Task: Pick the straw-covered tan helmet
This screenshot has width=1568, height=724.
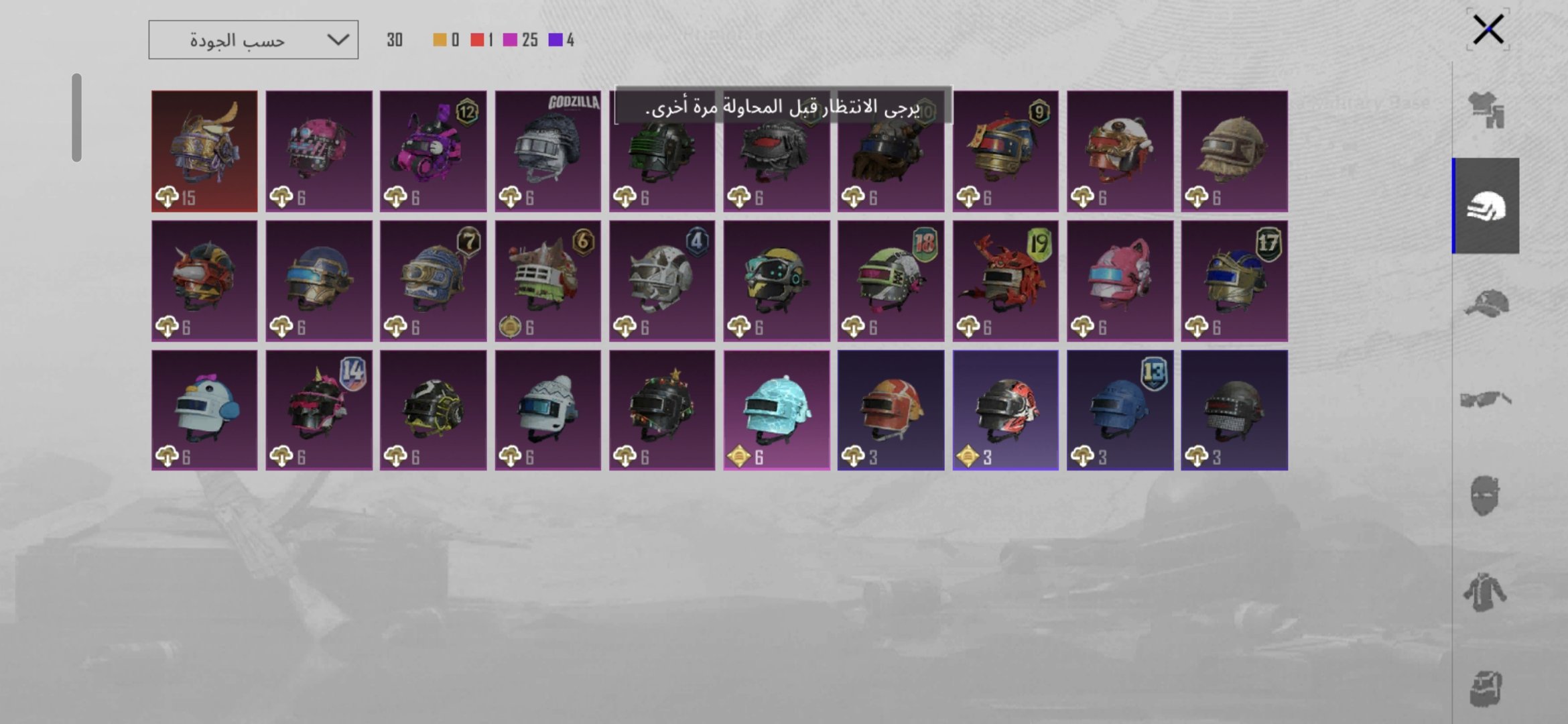Action: pyautogui.click(x=1234, y=152)
